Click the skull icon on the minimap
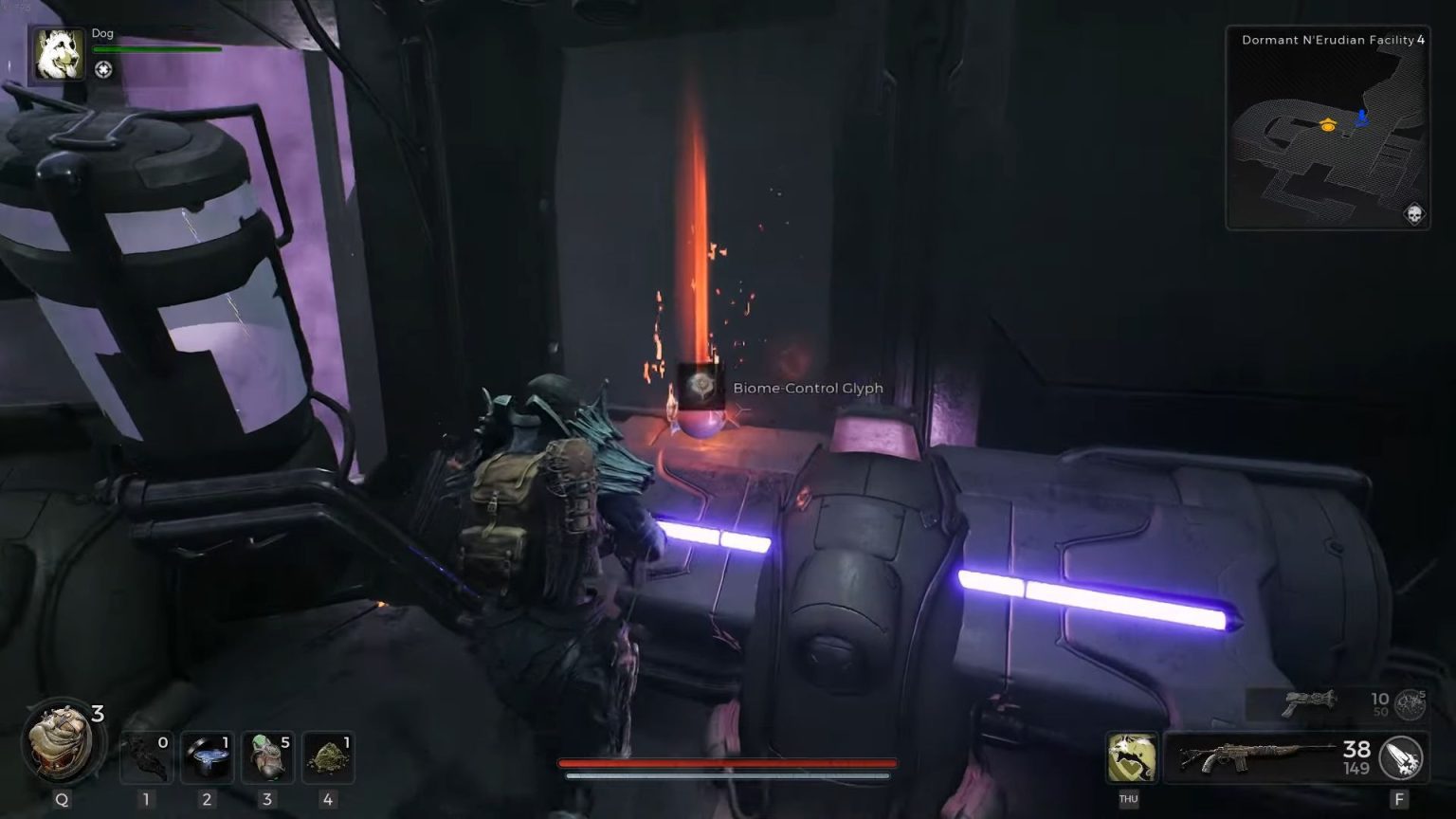1456x819 pixels. tap(1413, 214)
